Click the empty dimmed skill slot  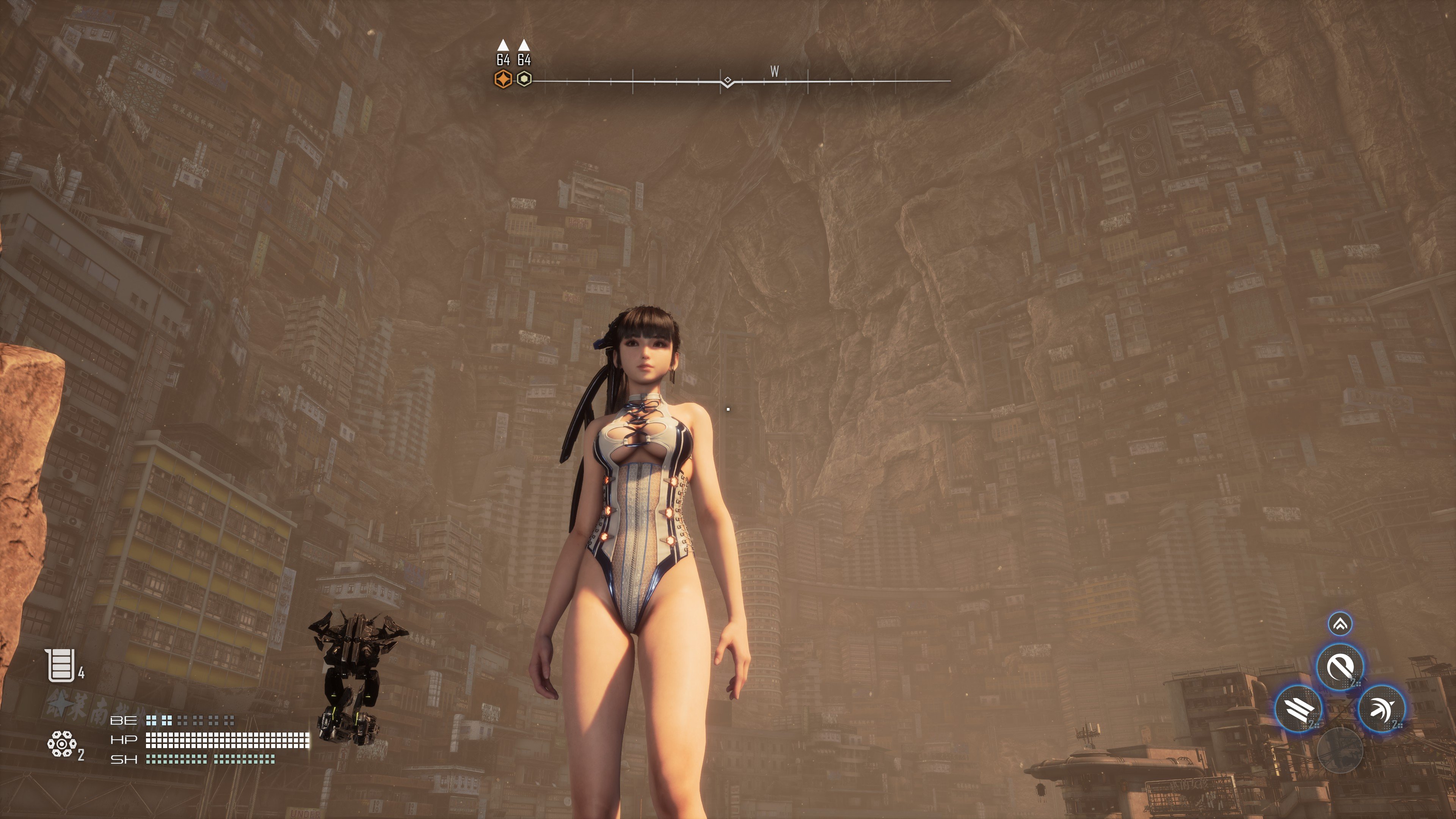tap(1340, 750)
